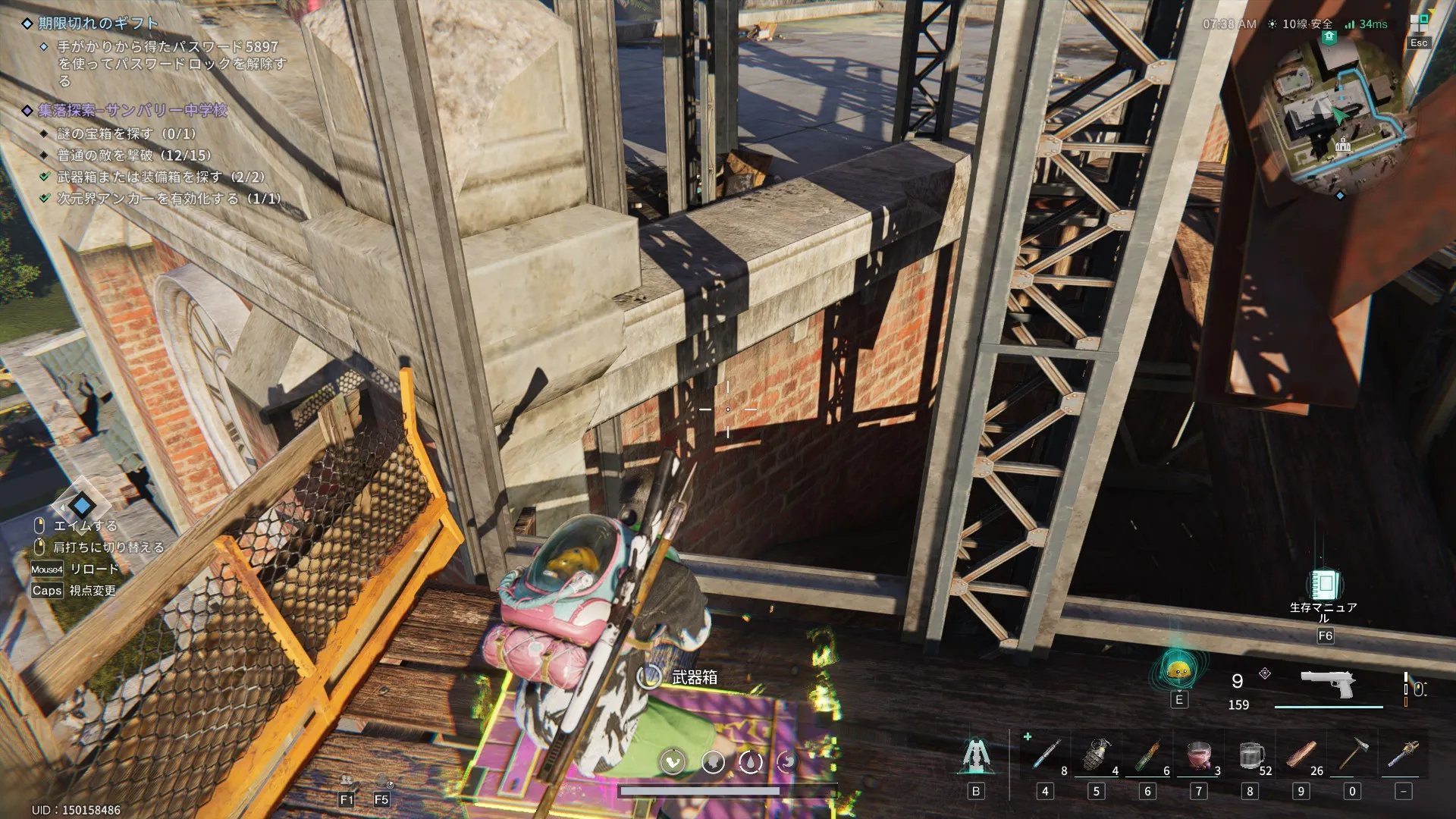Open the survival manual notebook icon

click(x=1325, y=585)
